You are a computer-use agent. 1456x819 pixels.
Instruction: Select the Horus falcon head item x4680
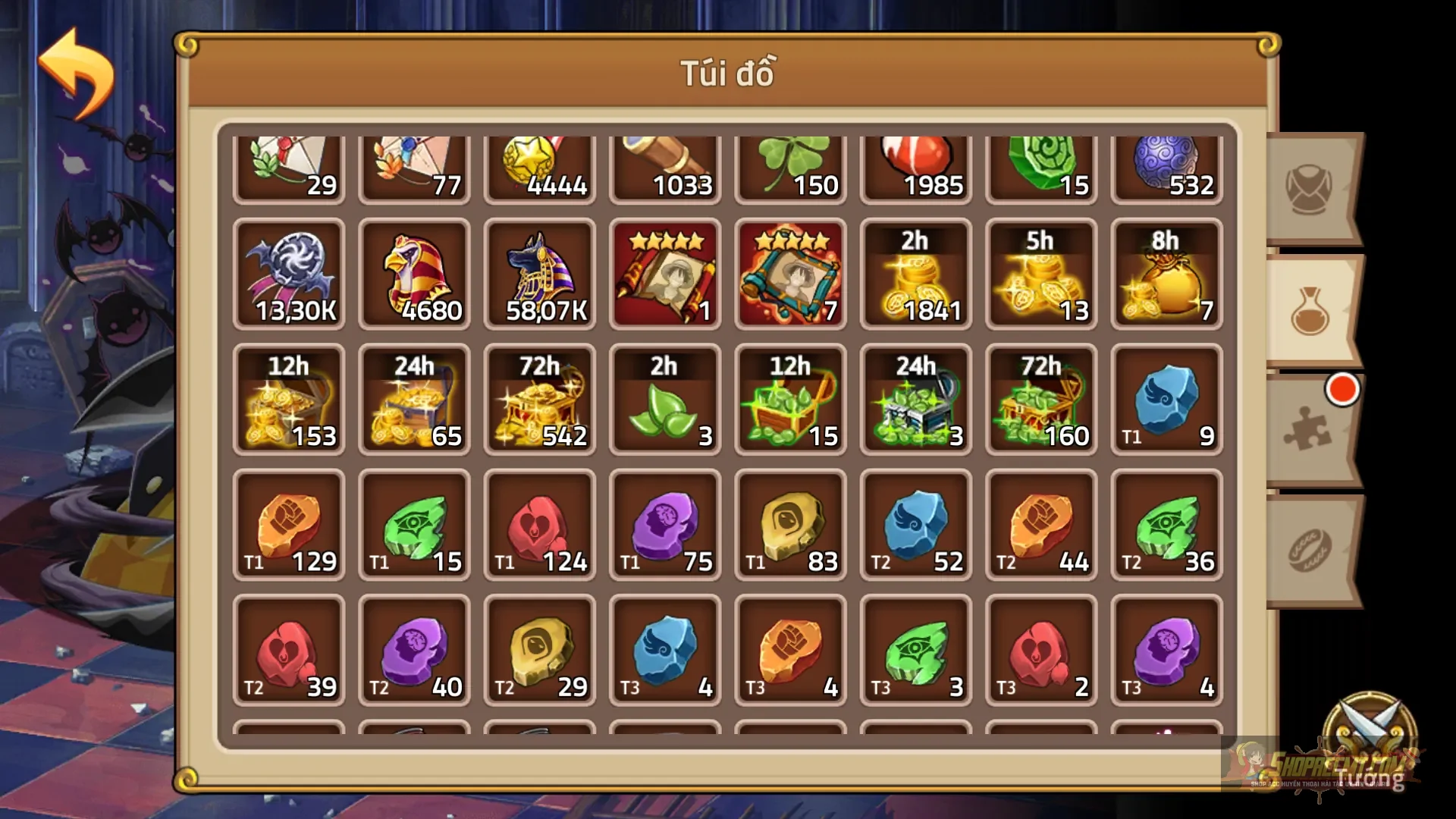click(x=414, y=275)
